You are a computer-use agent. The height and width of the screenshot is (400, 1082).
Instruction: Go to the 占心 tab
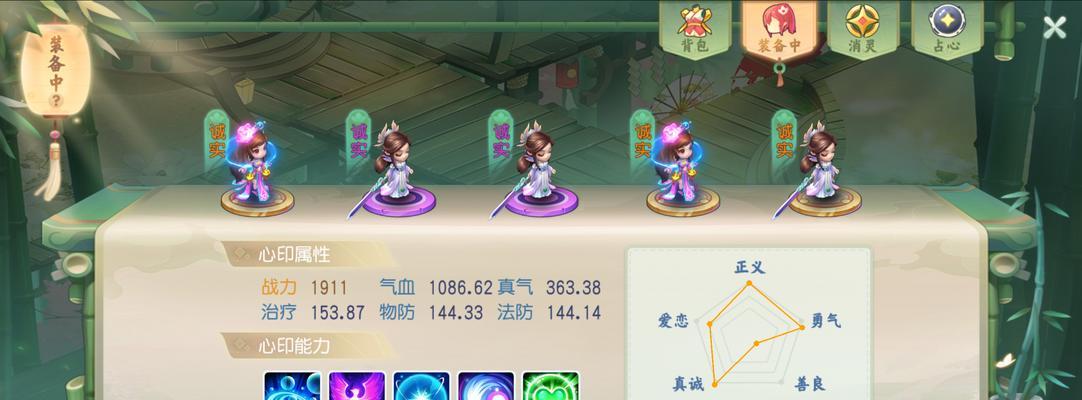[x=946, y=29]
